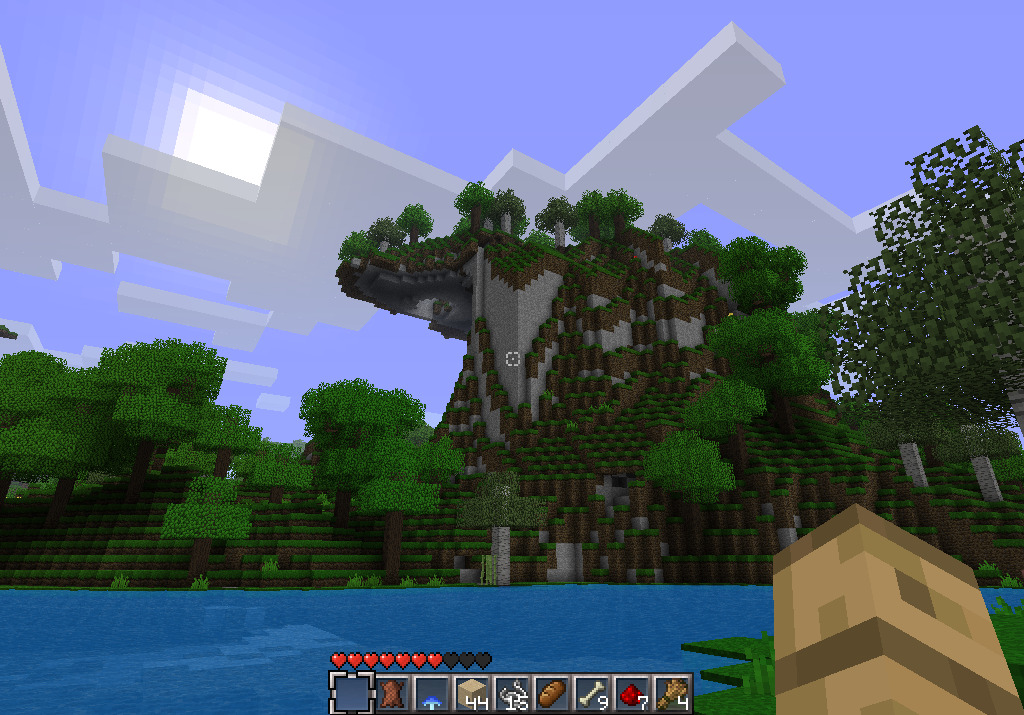The image size is (1024, 715).
Task: Select the wooden planks stack of 44
Action: pyautogui.click(x=471, y=692)
